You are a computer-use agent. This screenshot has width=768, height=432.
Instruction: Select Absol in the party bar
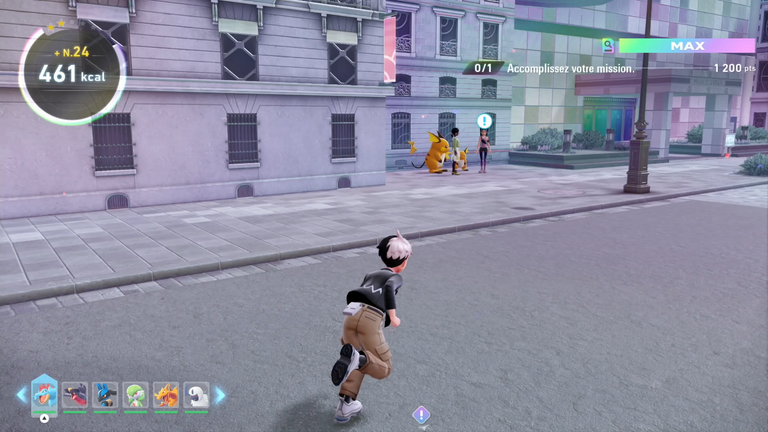[196, 395]
